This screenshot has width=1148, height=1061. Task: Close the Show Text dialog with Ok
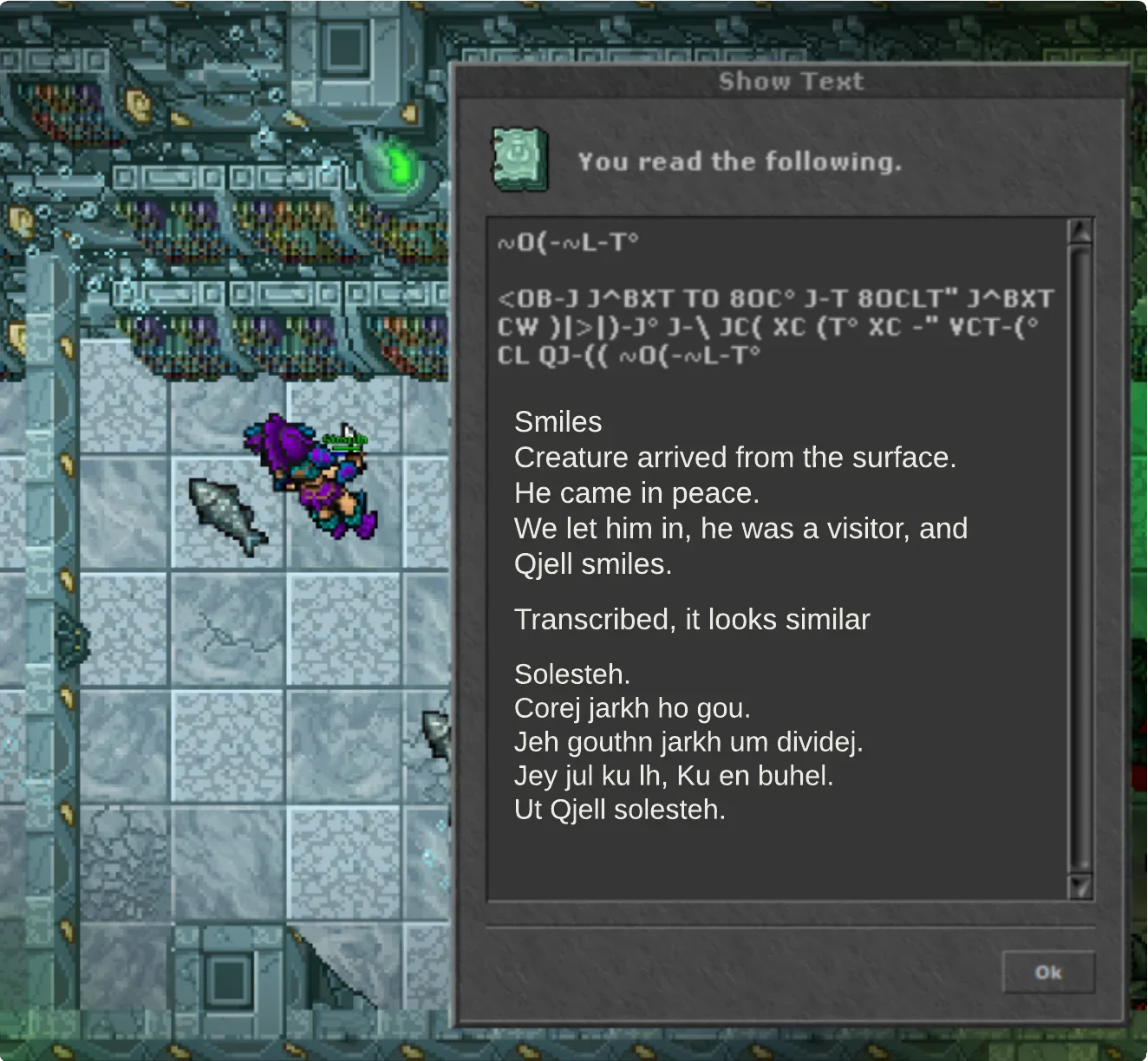(x=1047, y=973)
